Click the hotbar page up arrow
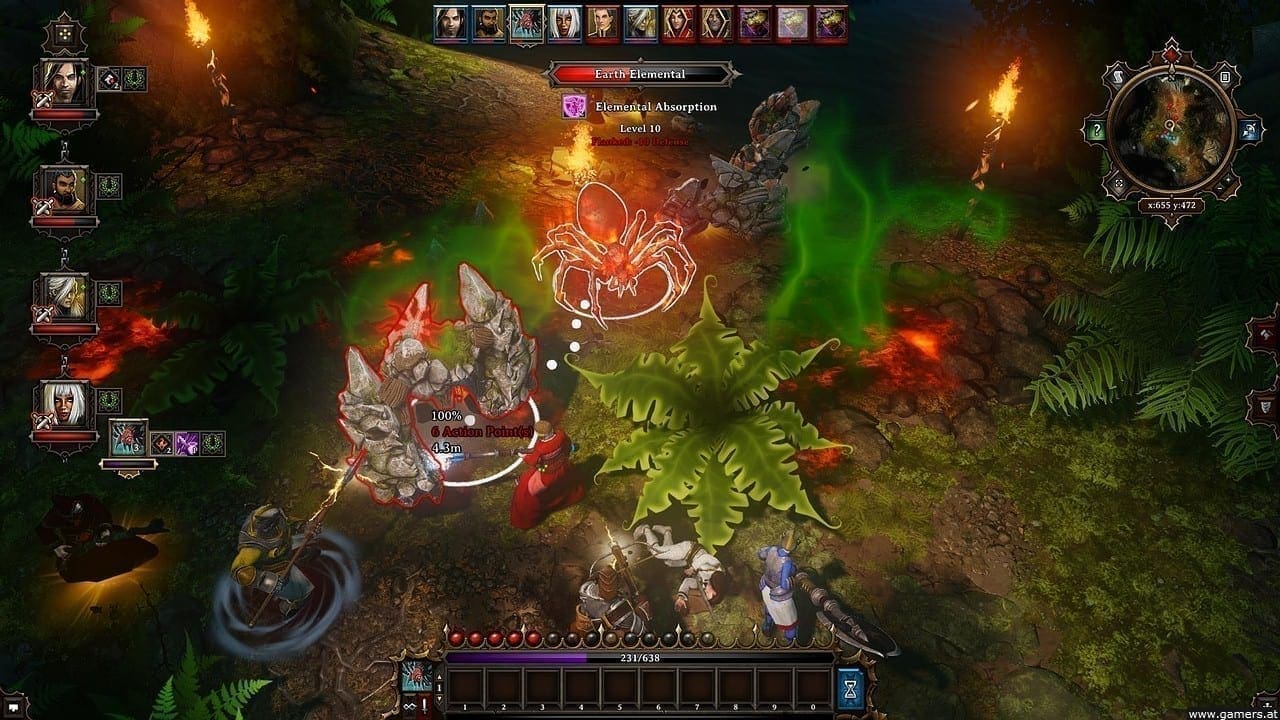1280x720 pixels. [x=440, y=675]
